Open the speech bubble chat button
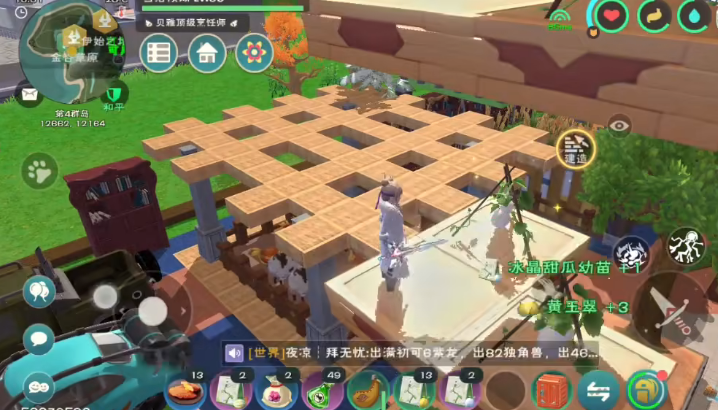The height and width of the screenshot is (410, 718). tap(38, 337)
